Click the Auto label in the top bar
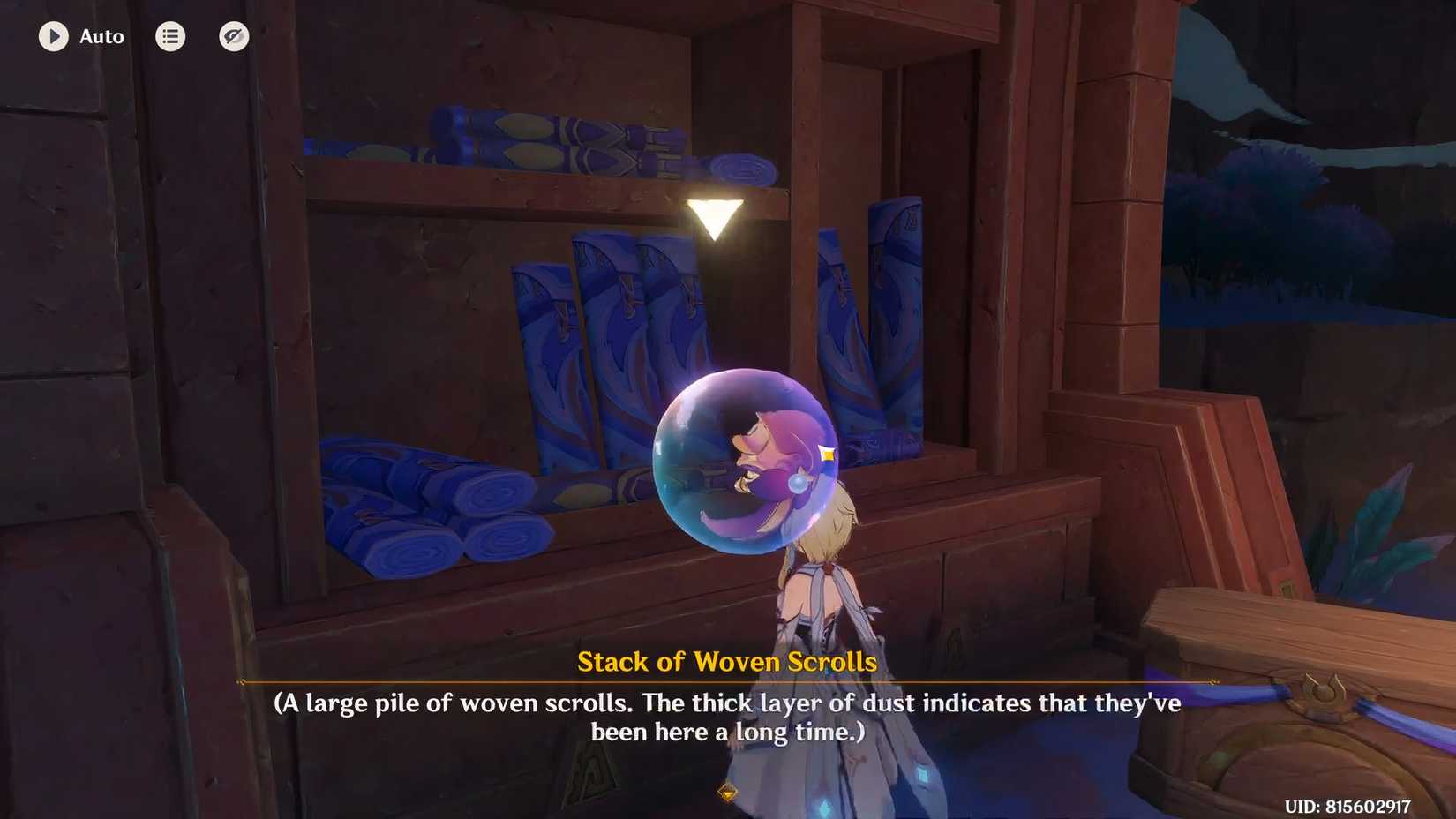Viewport: 1456px width, 819px height. 101,36
